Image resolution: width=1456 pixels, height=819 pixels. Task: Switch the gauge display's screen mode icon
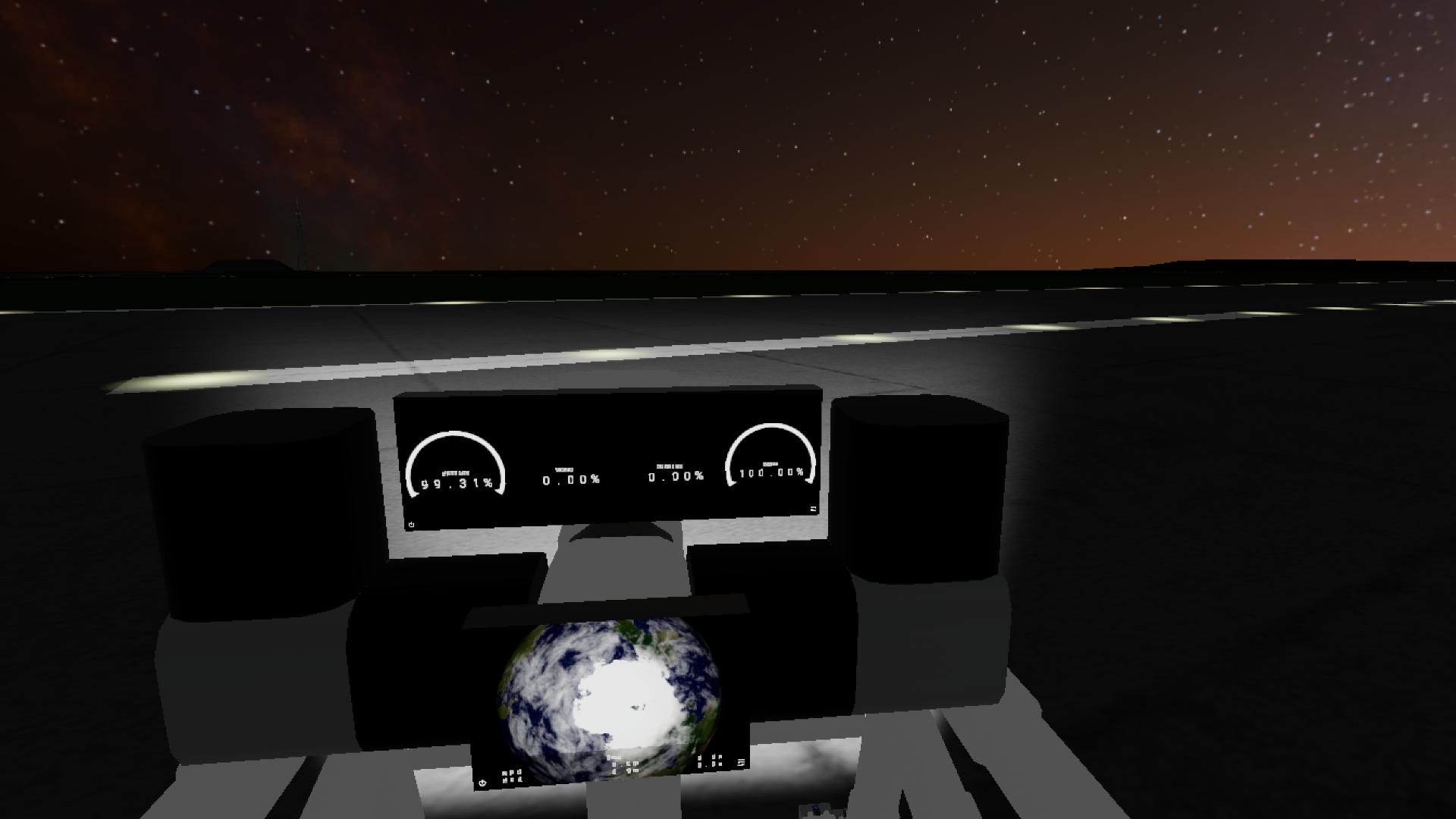(x=813, y=509)
